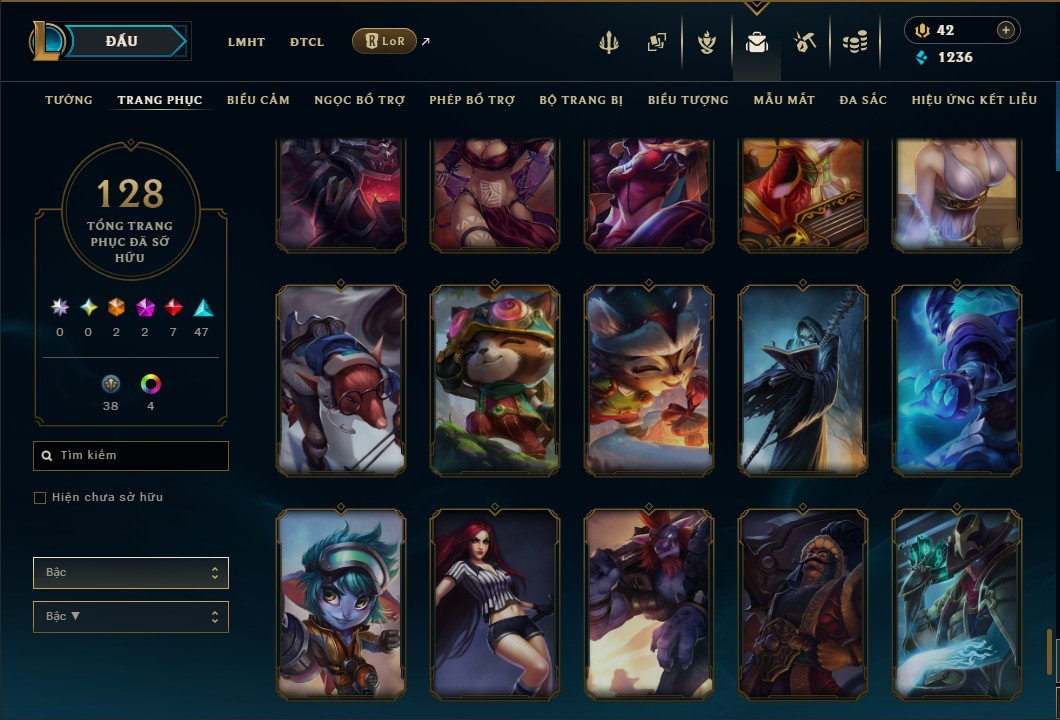This screenshot has height=720, width=1060.
Task: Select the referee Katarina skin card
Action: pyautogui.click(x=495, y=603)
